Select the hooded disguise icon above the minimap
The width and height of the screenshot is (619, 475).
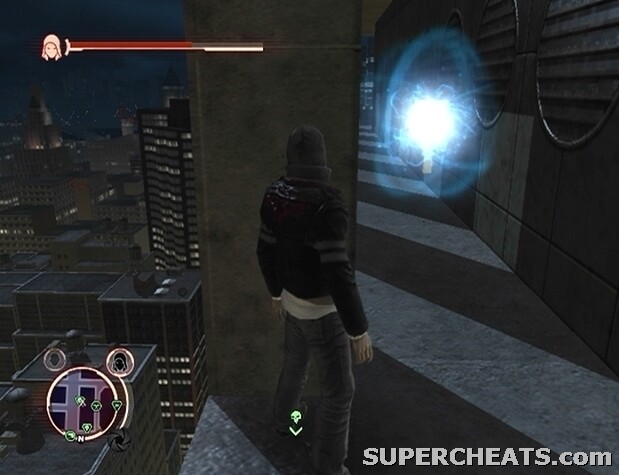tap(119, 360)
